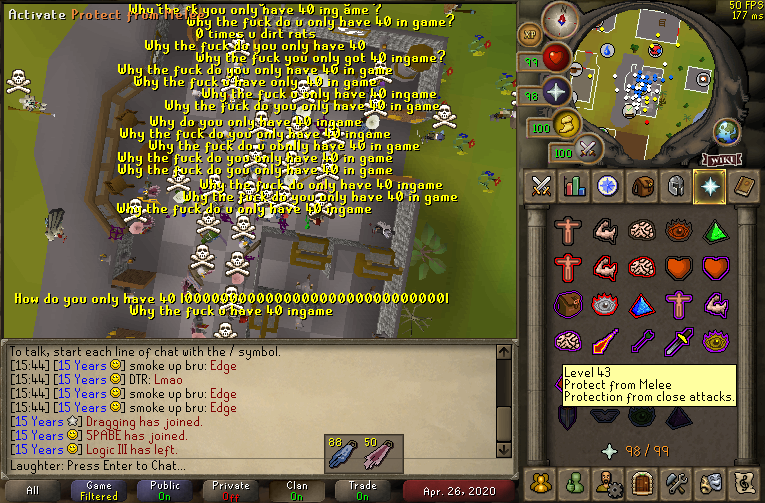Show the Worn Equipment tab
The width and height of the screenshot is (765, 503).
coord(676,185)
